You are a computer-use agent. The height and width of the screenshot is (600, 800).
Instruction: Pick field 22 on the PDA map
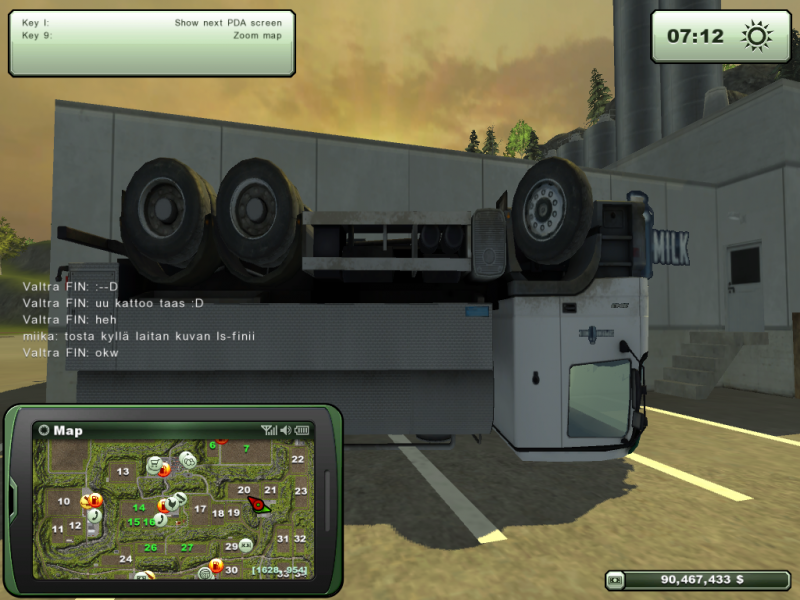click(297, 459)
